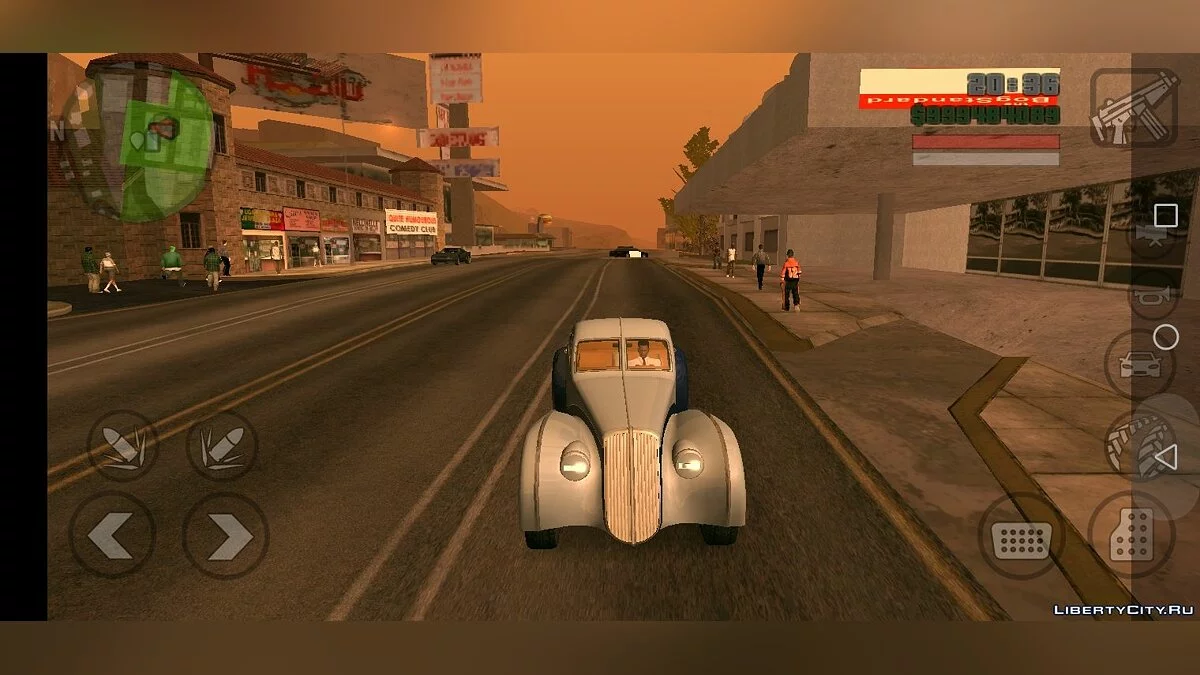Viewport: 1200px width, 675px height.
Task: Fire a drive-by shot to the right
Action: [x=222, y=446]
